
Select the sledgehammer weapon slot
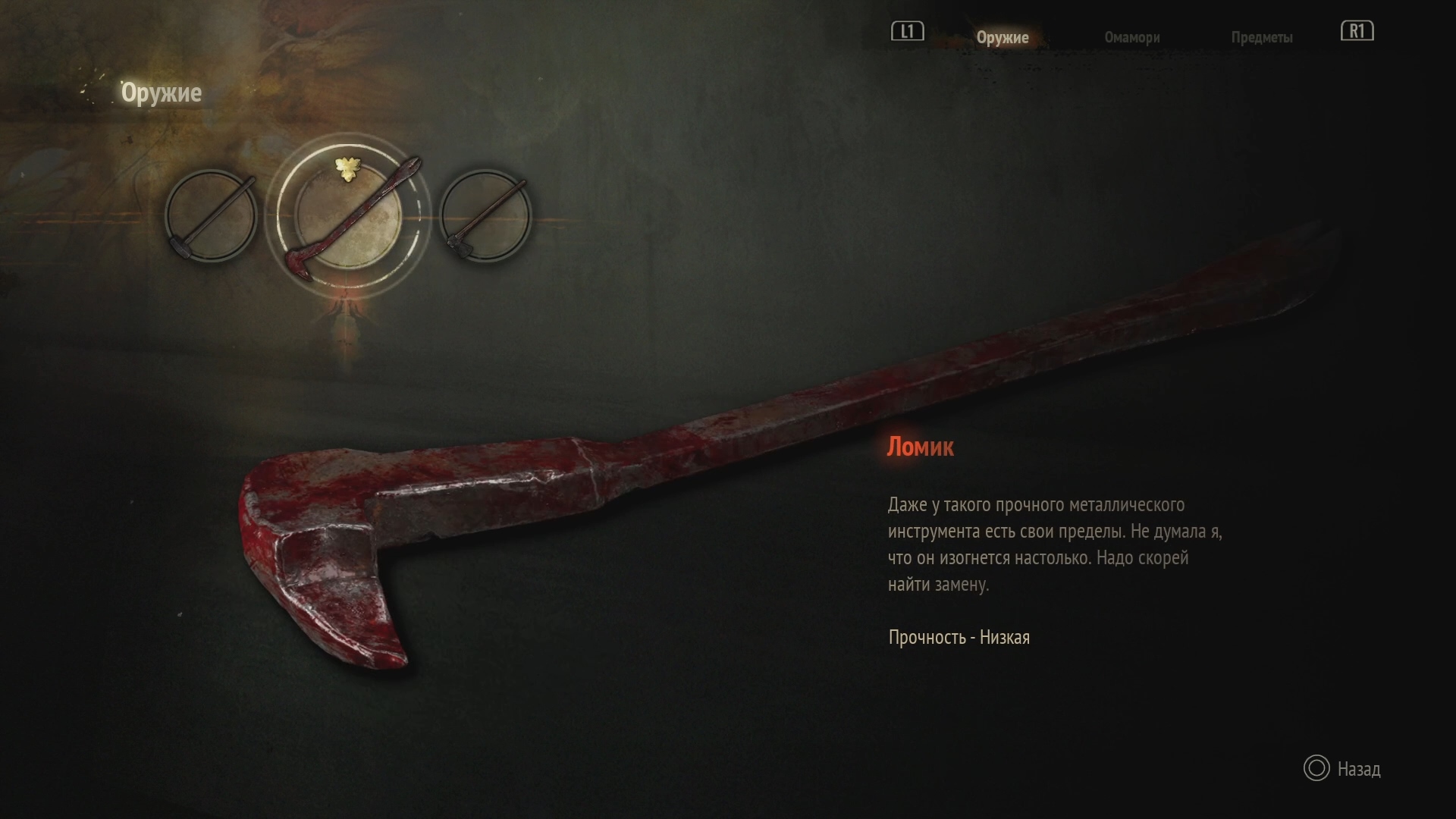tap(211, 216)
